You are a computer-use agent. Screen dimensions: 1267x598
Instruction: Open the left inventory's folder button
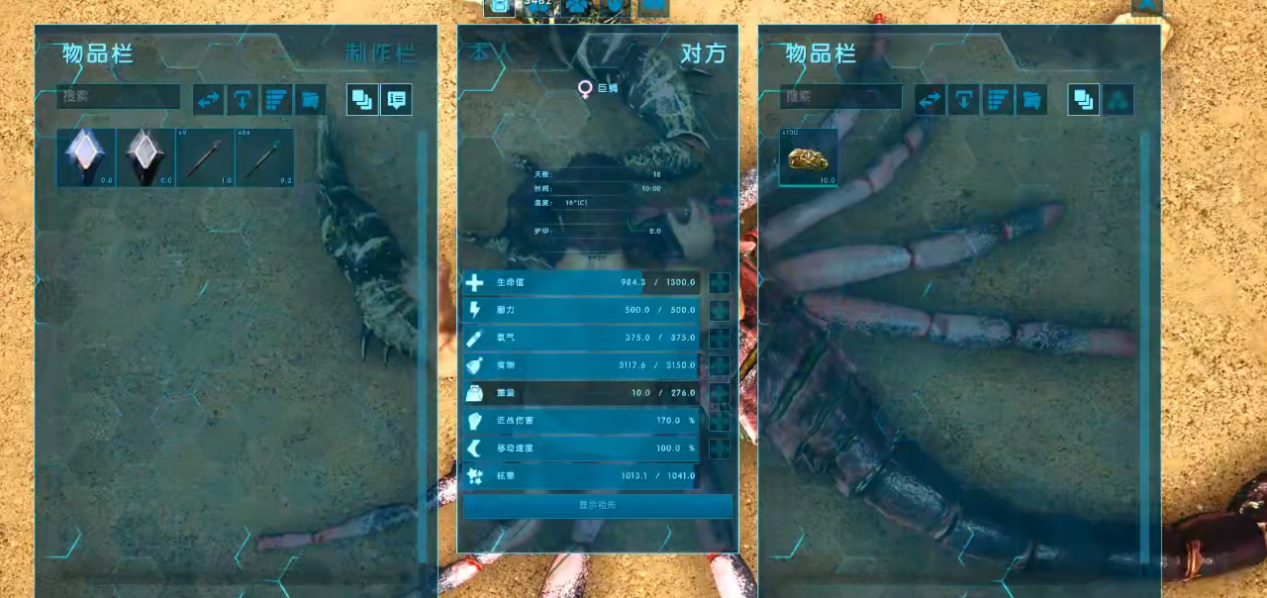tap(311, 99)
